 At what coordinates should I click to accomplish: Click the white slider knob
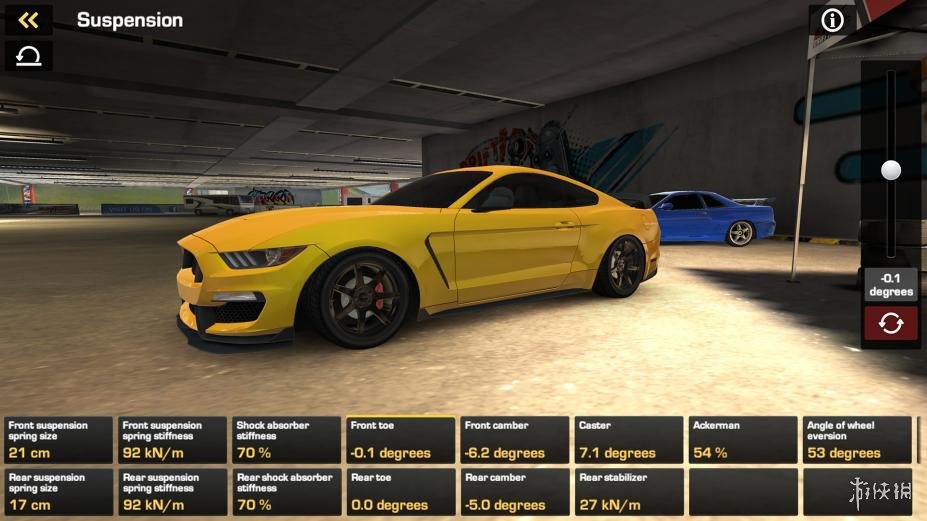(x=890, y=170)
